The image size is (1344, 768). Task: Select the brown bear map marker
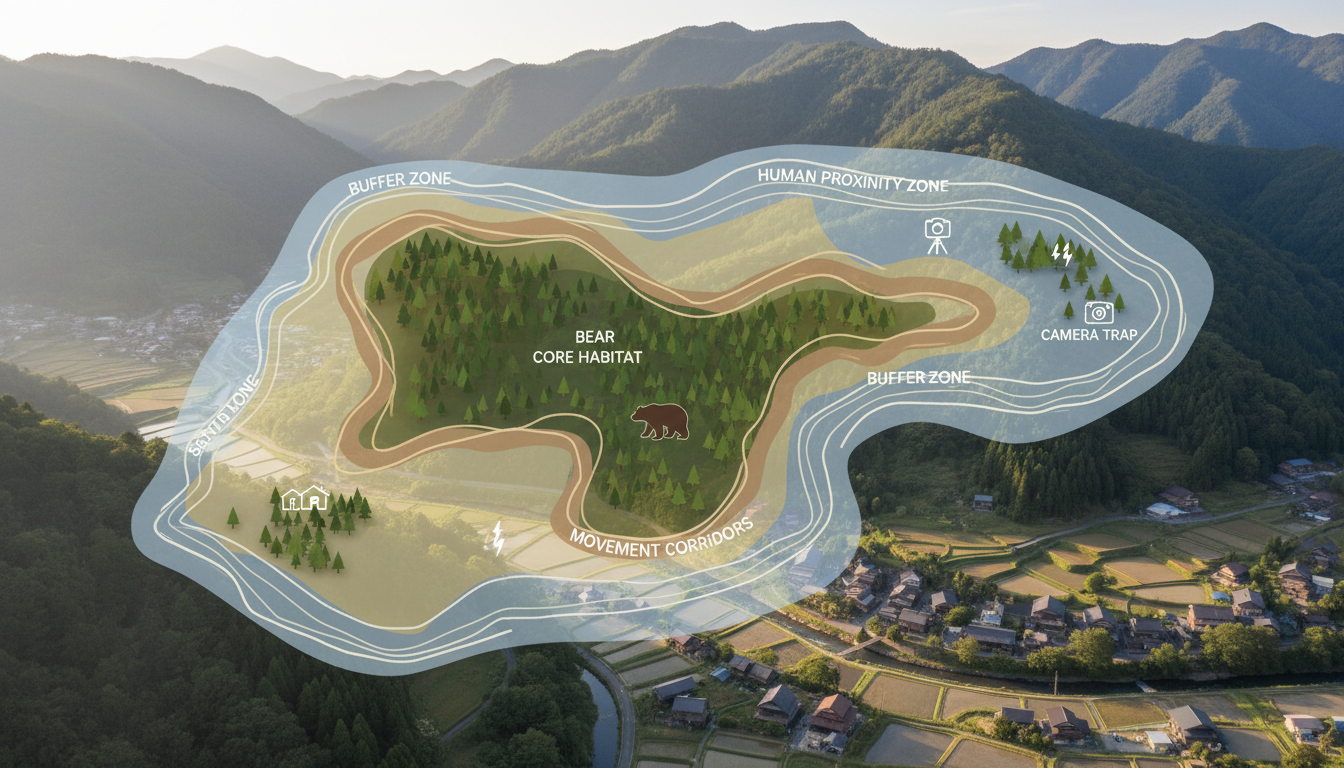click(660, 421)
